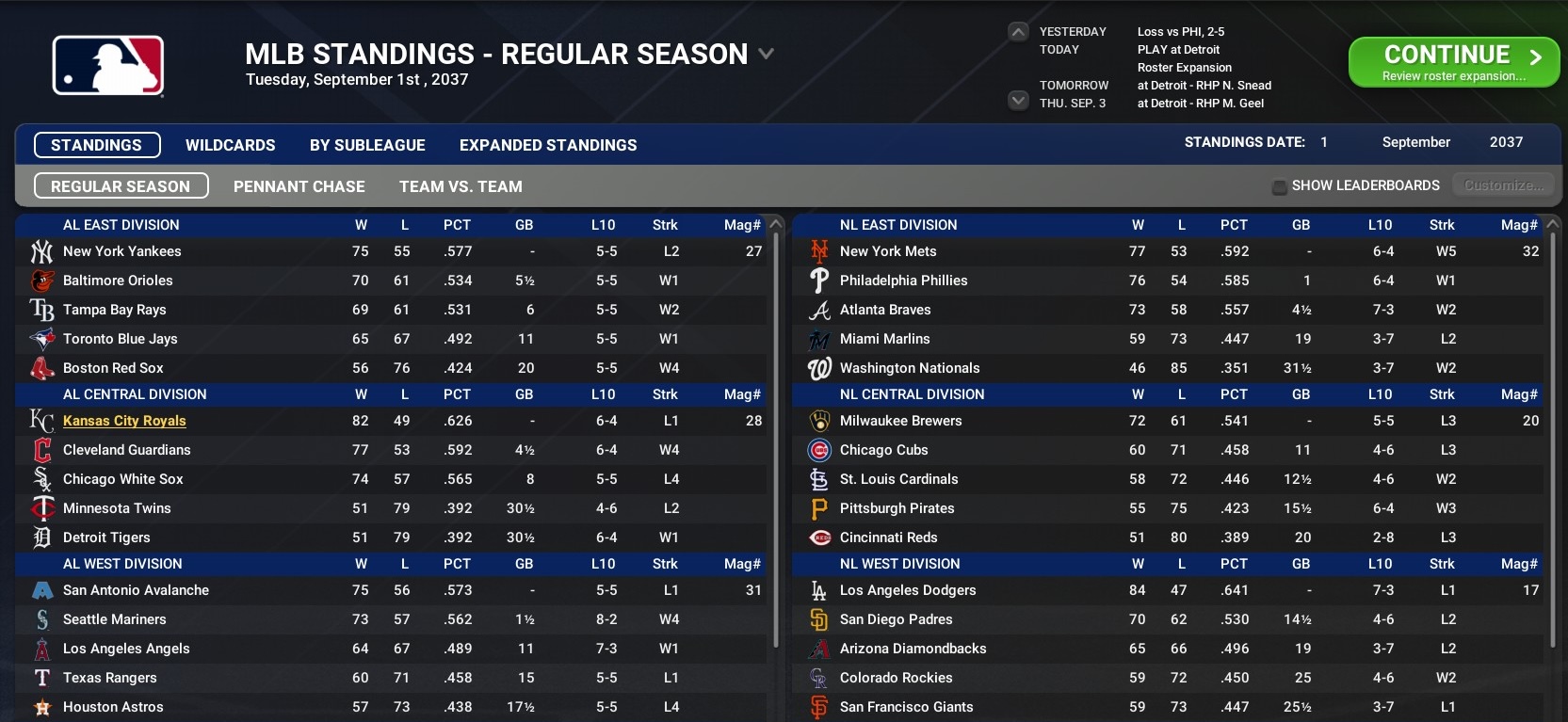The image size is (1568, 722).
Task: Open the Kansas City Royals team link
Action: [x=123, y=421]
